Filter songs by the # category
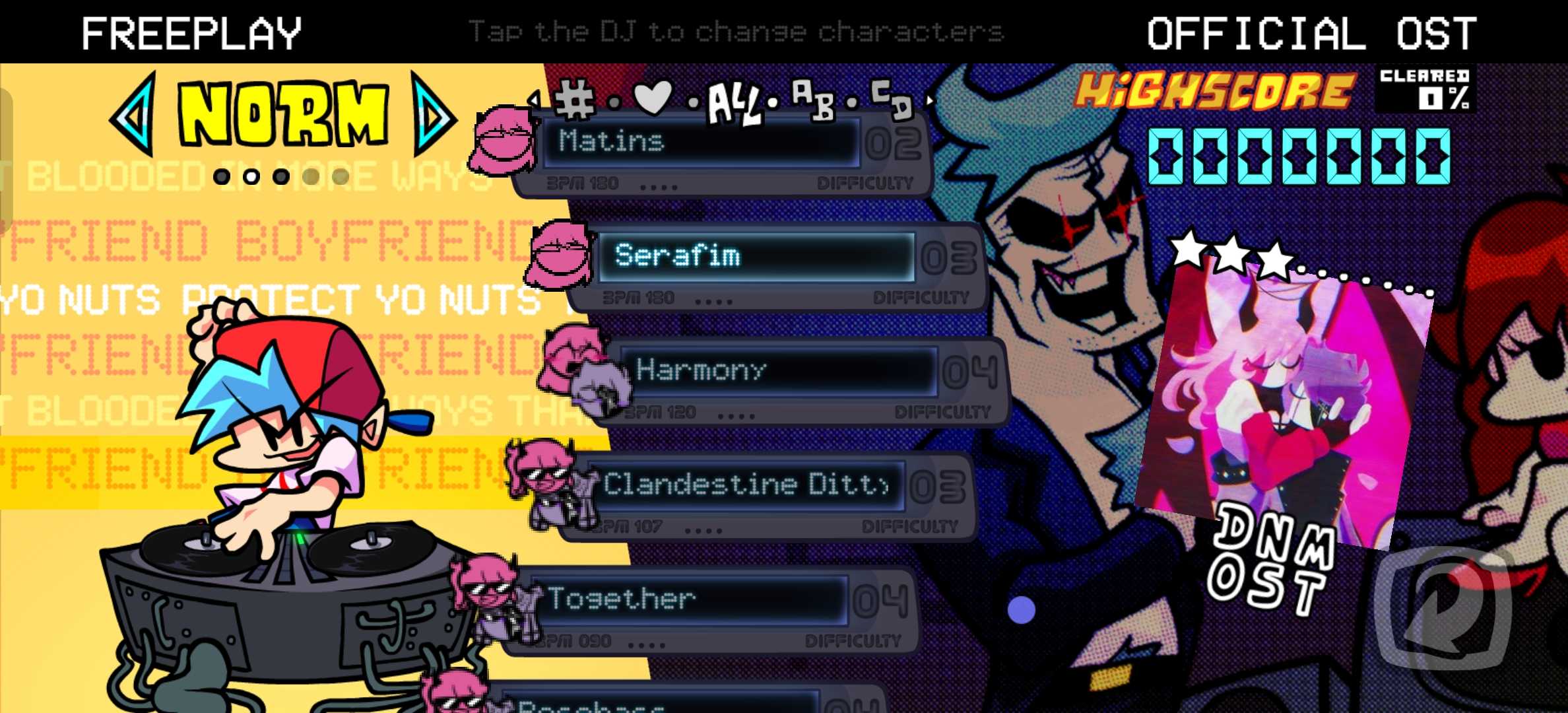The image size is (1568, 713). (x=575, y=100)
